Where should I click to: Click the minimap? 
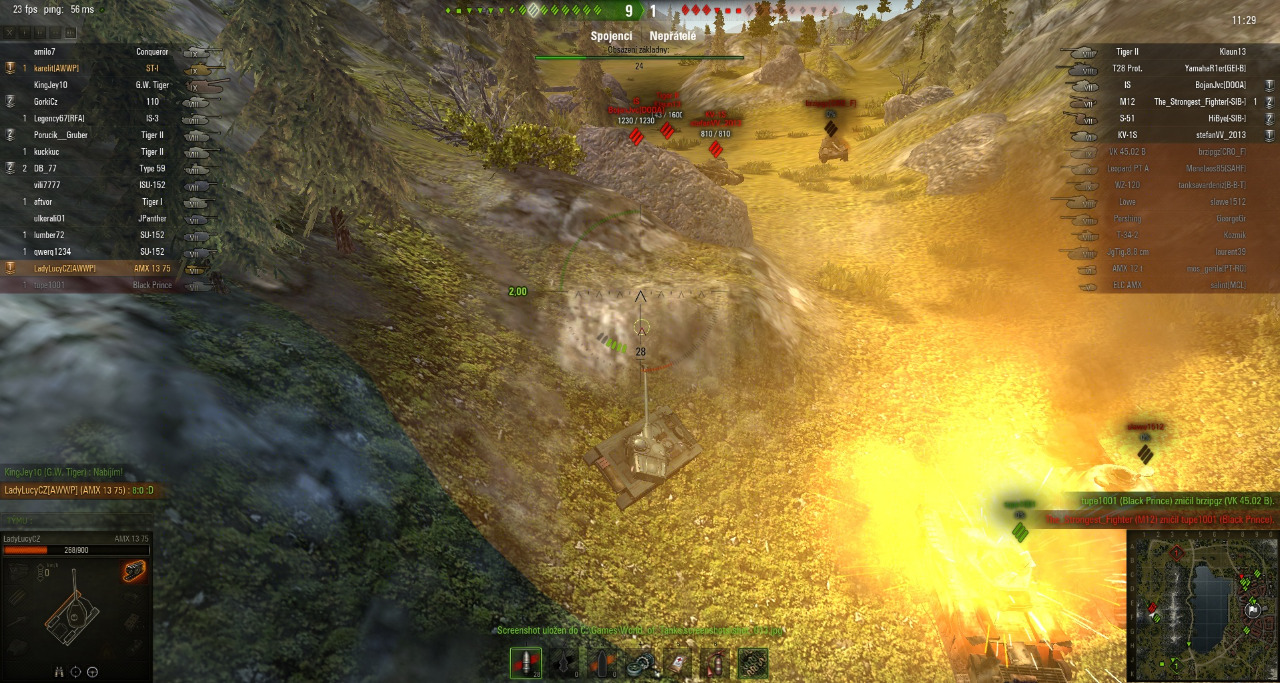[1202, 605]
